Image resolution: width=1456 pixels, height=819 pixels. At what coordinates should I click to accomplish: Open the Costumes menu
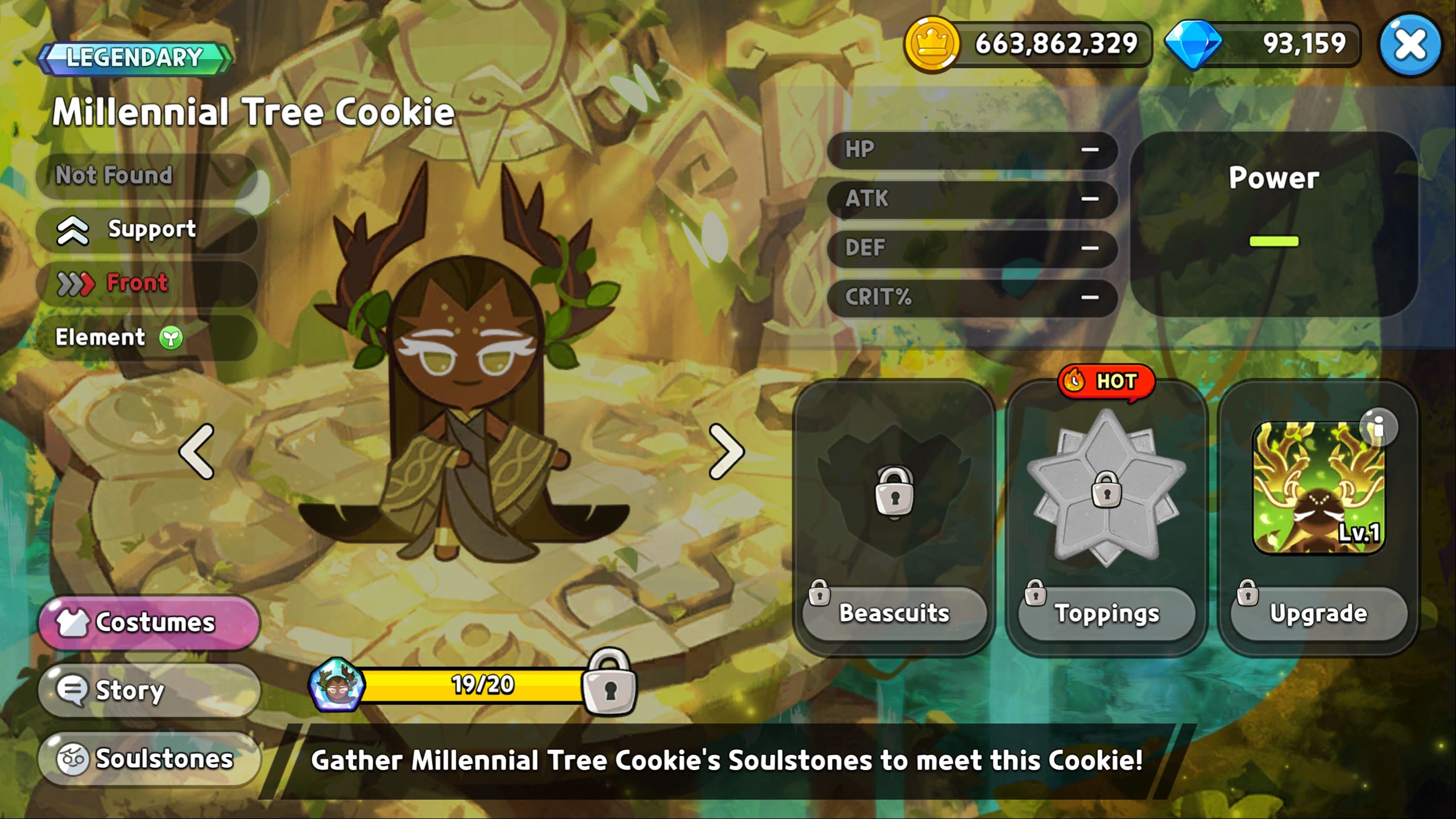pyautogui.click(x=149, y=622)
